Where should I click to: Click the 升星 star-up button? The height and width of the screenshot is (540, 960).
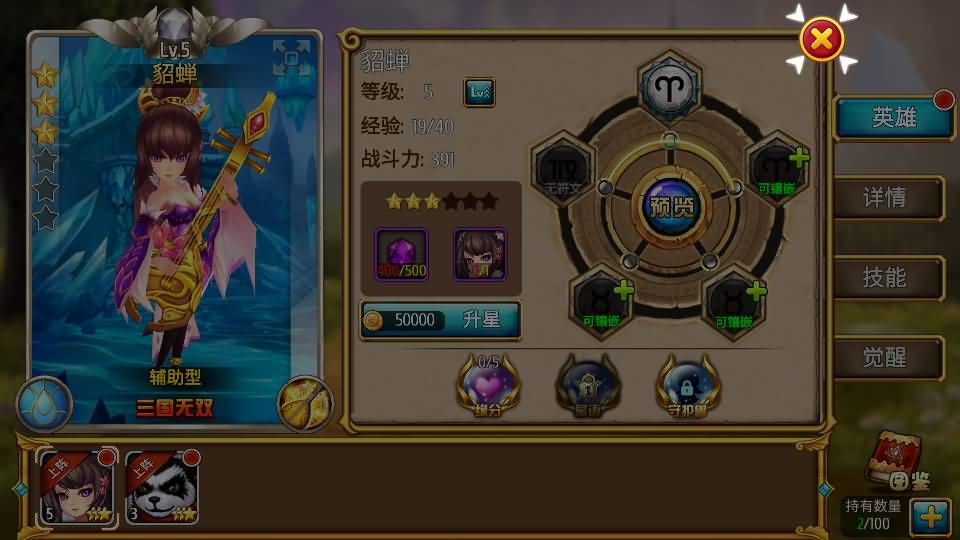click(441, 320)
